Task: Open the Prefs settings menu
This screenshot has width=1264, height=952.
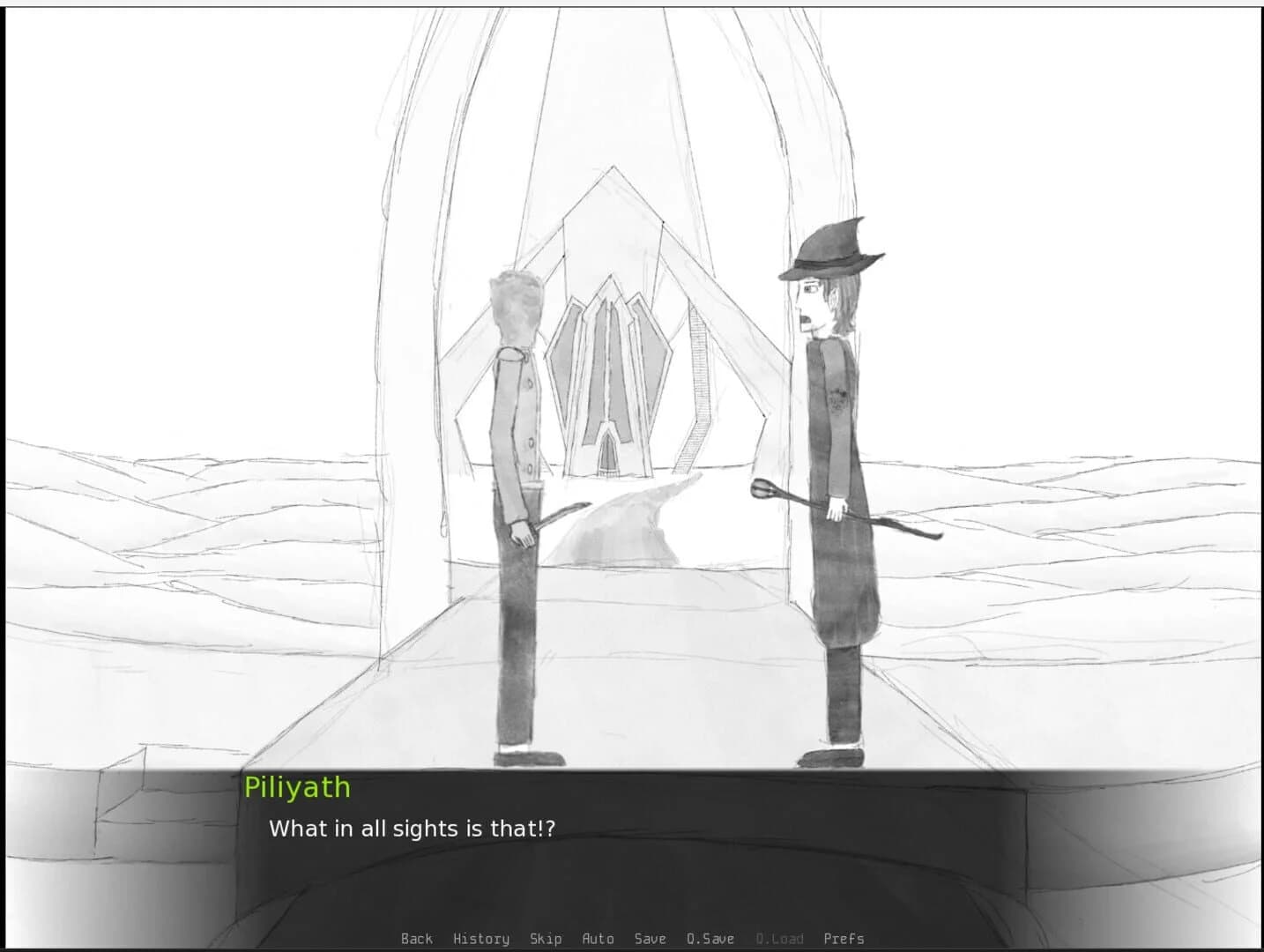Action: [x=843, y=938]
